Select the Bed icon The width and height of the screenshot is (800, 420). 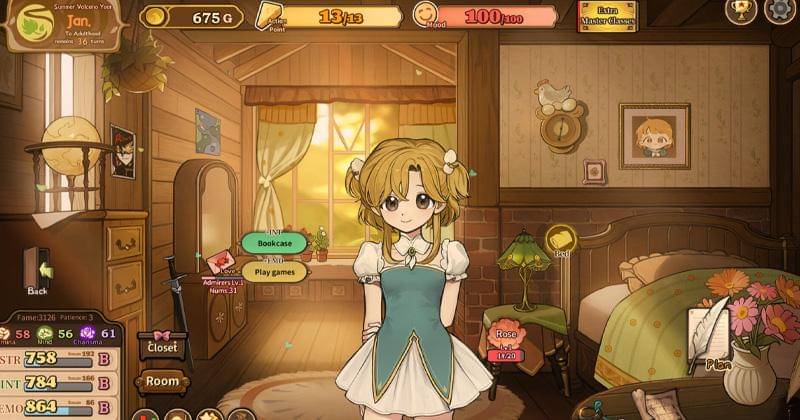(x=561, y=240)
